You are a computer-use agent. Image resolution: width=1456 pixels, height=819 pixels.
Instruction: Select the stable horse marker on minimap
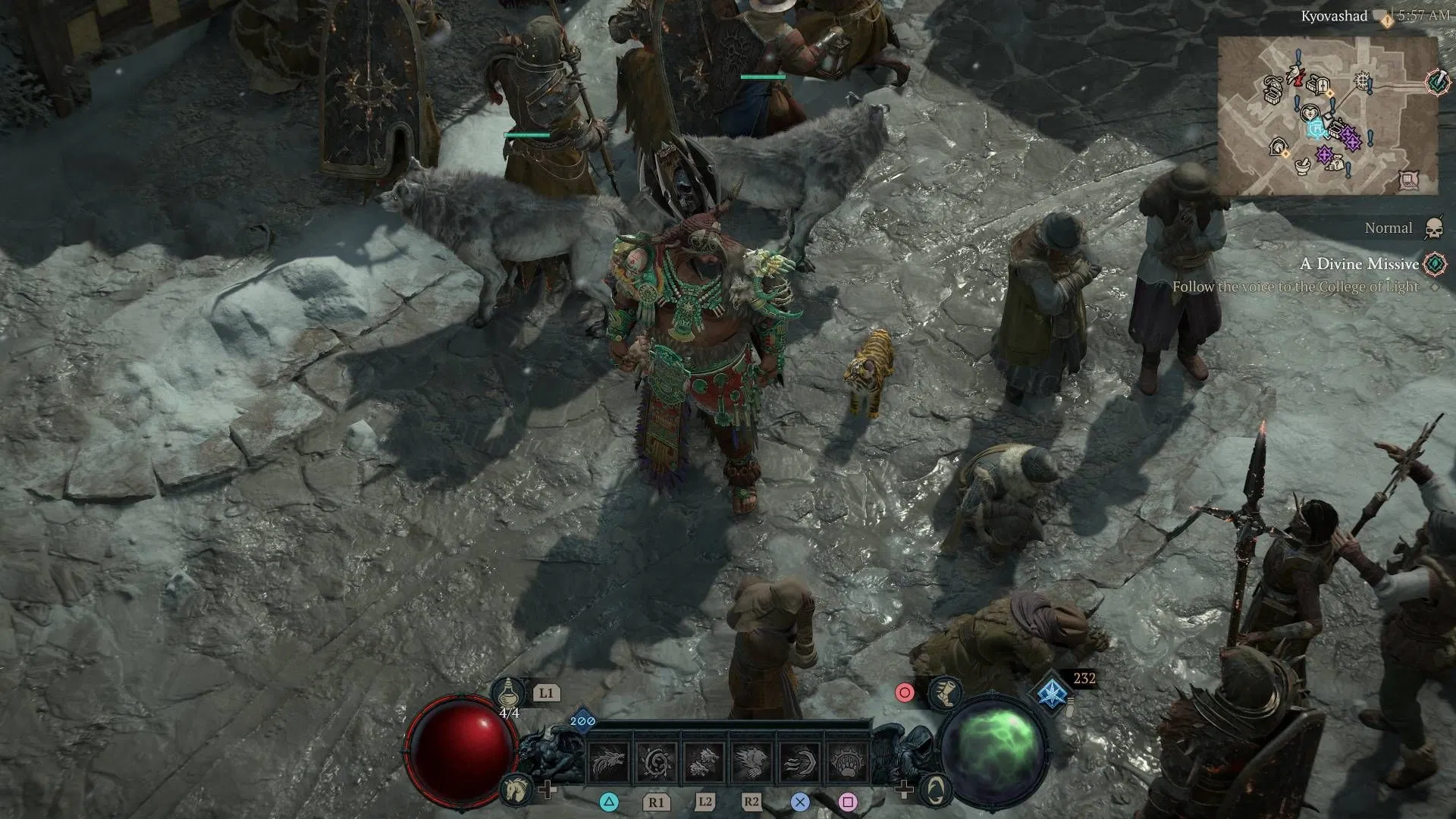(x=1279, y=146)
